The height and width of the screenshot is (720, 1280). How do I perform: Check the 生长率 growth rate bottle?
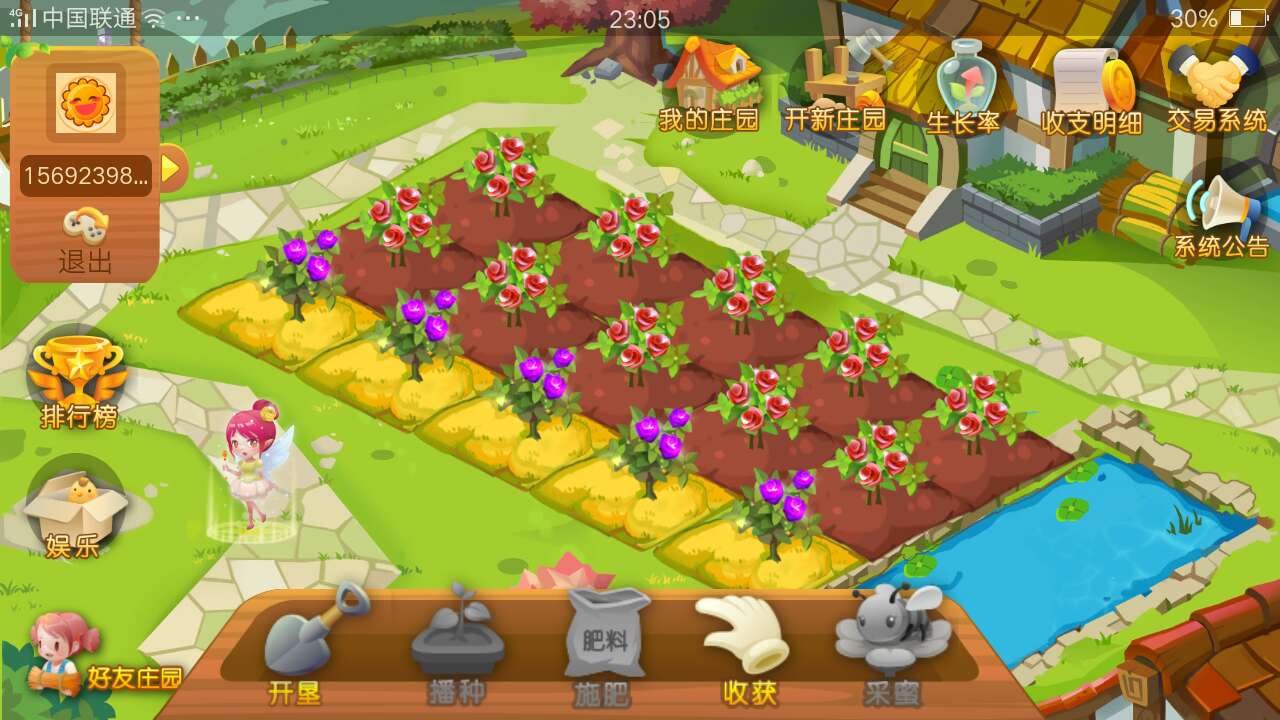click(963, 88)
